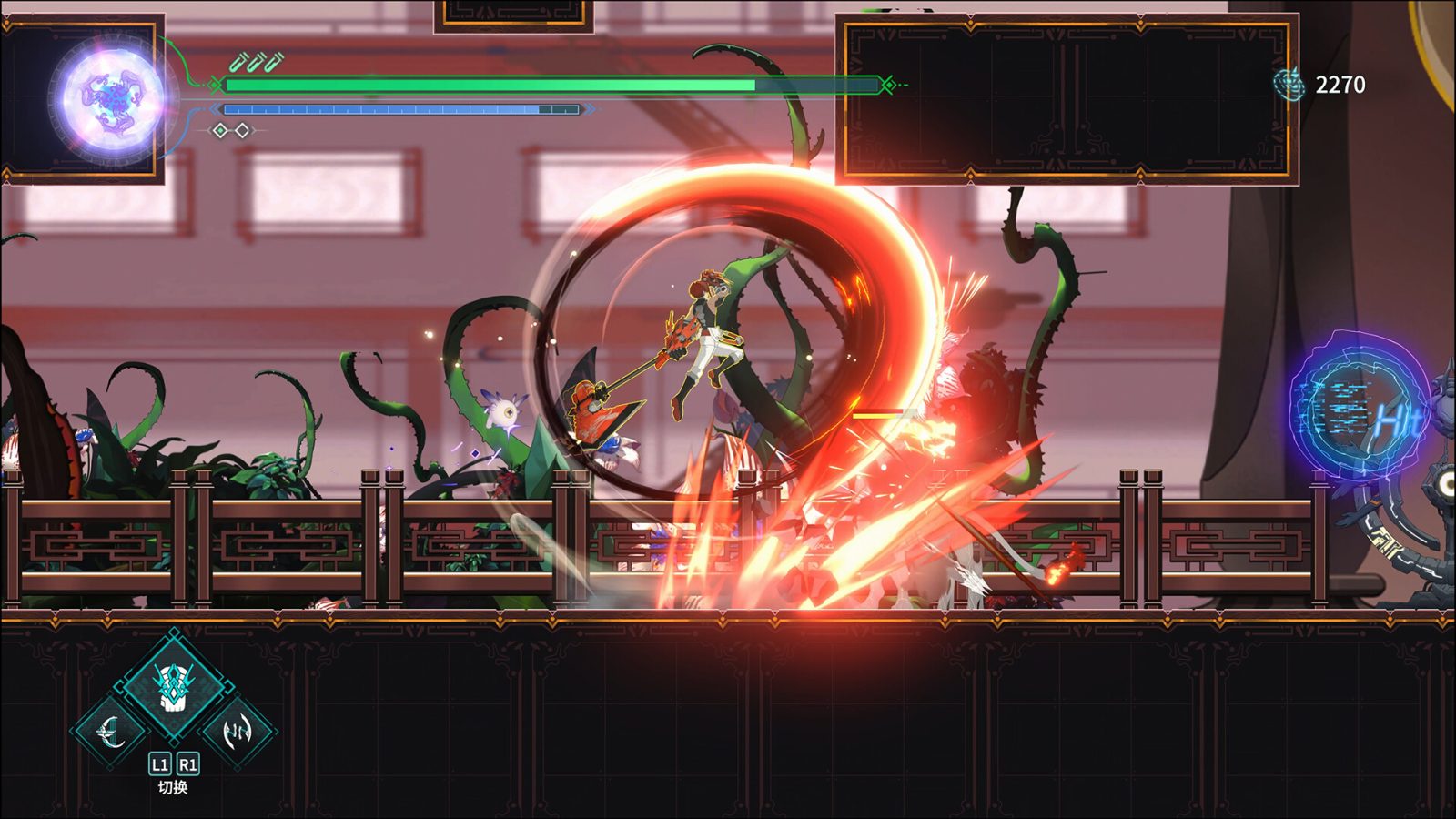The height and width of the screenshot is (819, 1456).
Task: Expand the left double-chevron on the stamina bar
Action: point(215,107)
